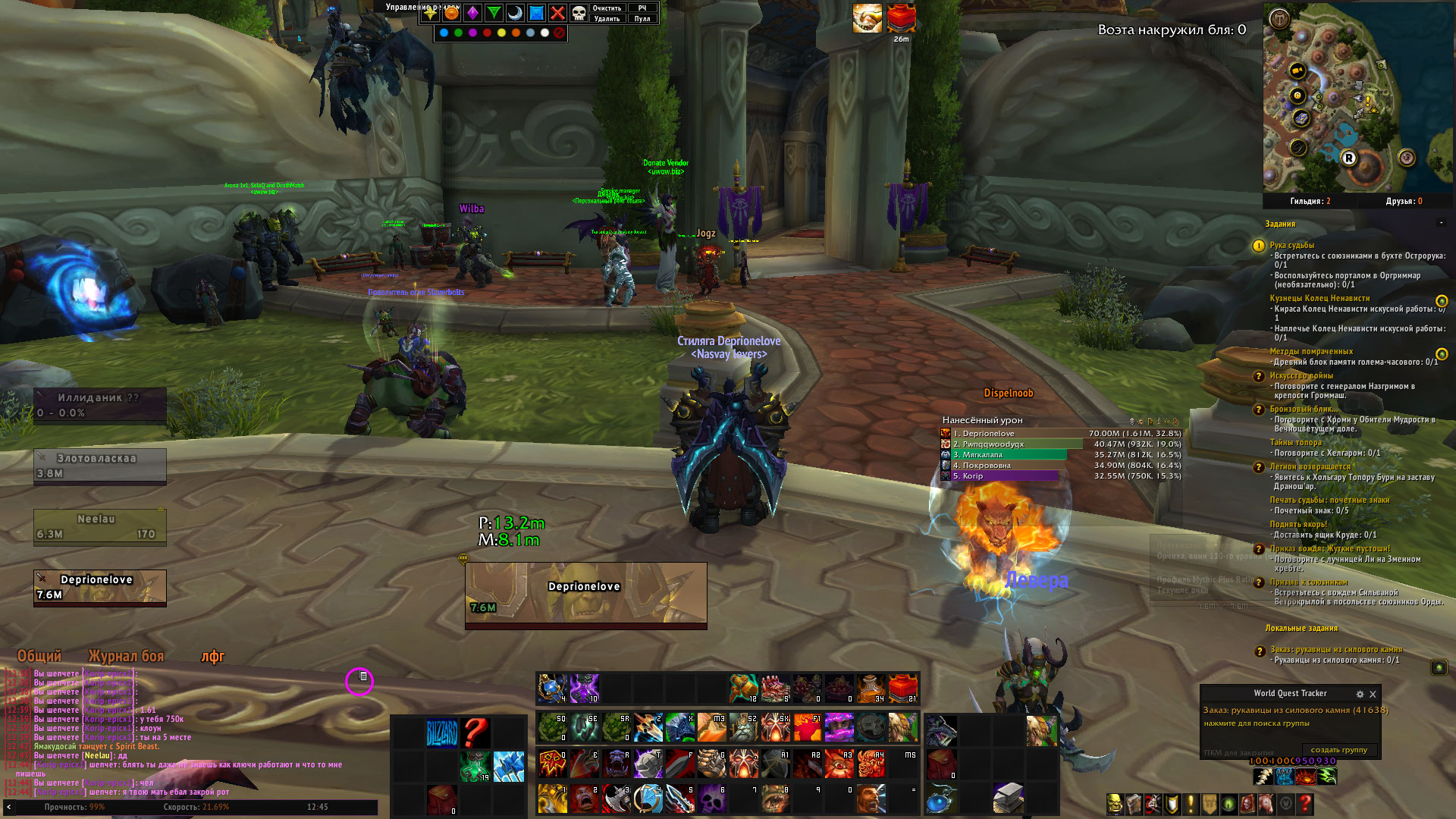Open the лфг chat tab

click(212, 656)
